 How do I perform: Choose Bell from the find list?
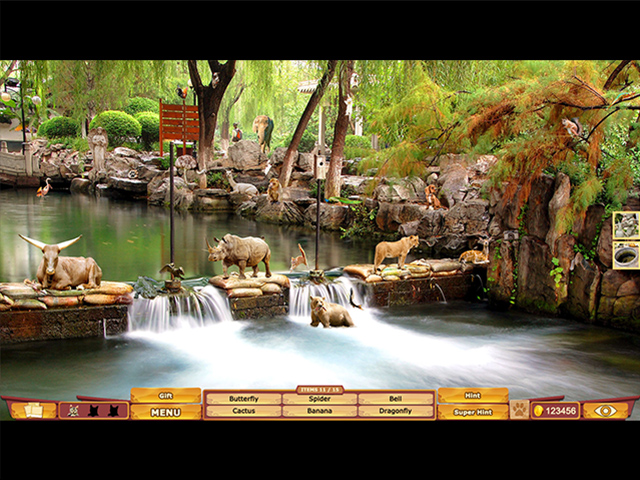pos(396,398)
